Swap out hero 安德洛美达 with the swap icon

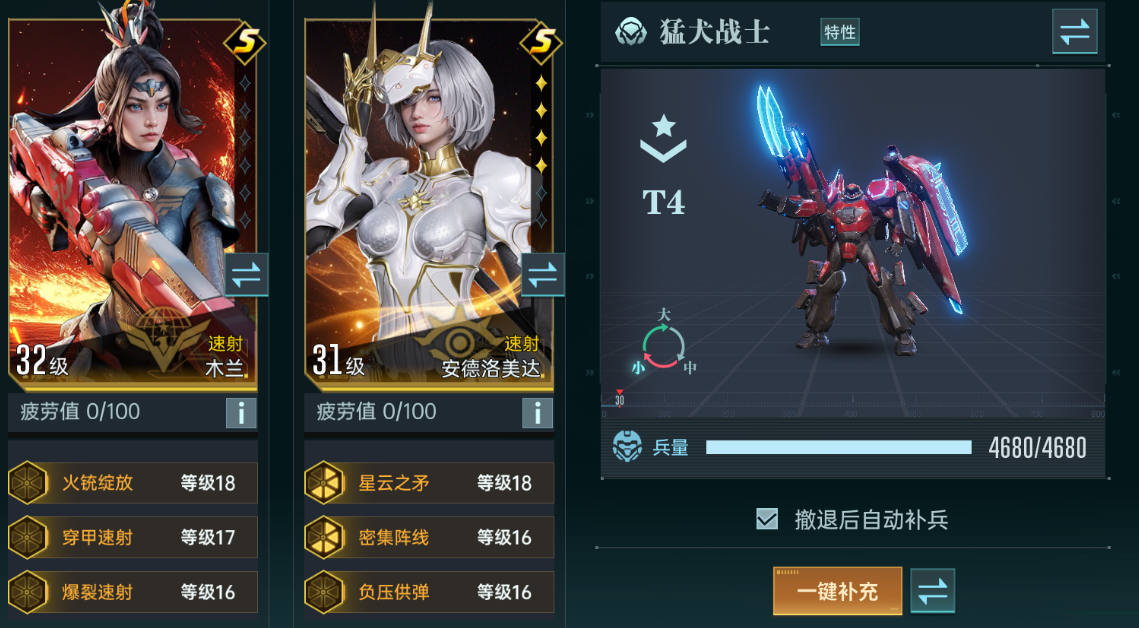point(542,275)
